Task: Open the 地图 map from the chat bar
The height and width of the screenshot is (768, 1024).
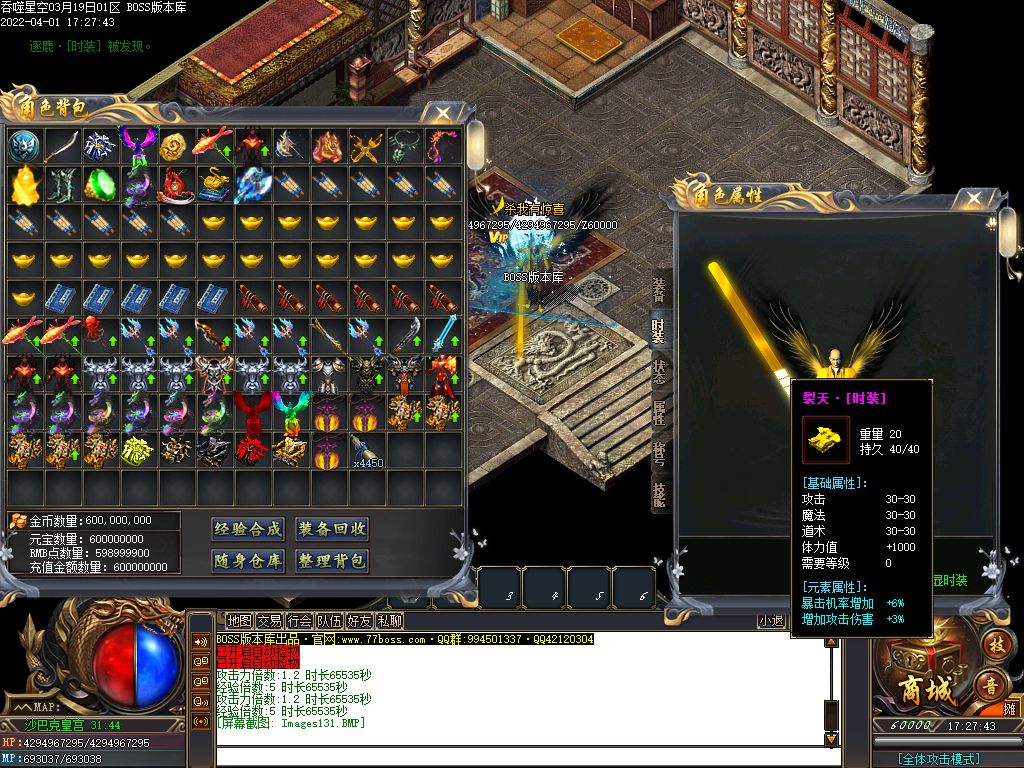Action: pos(239,621)
